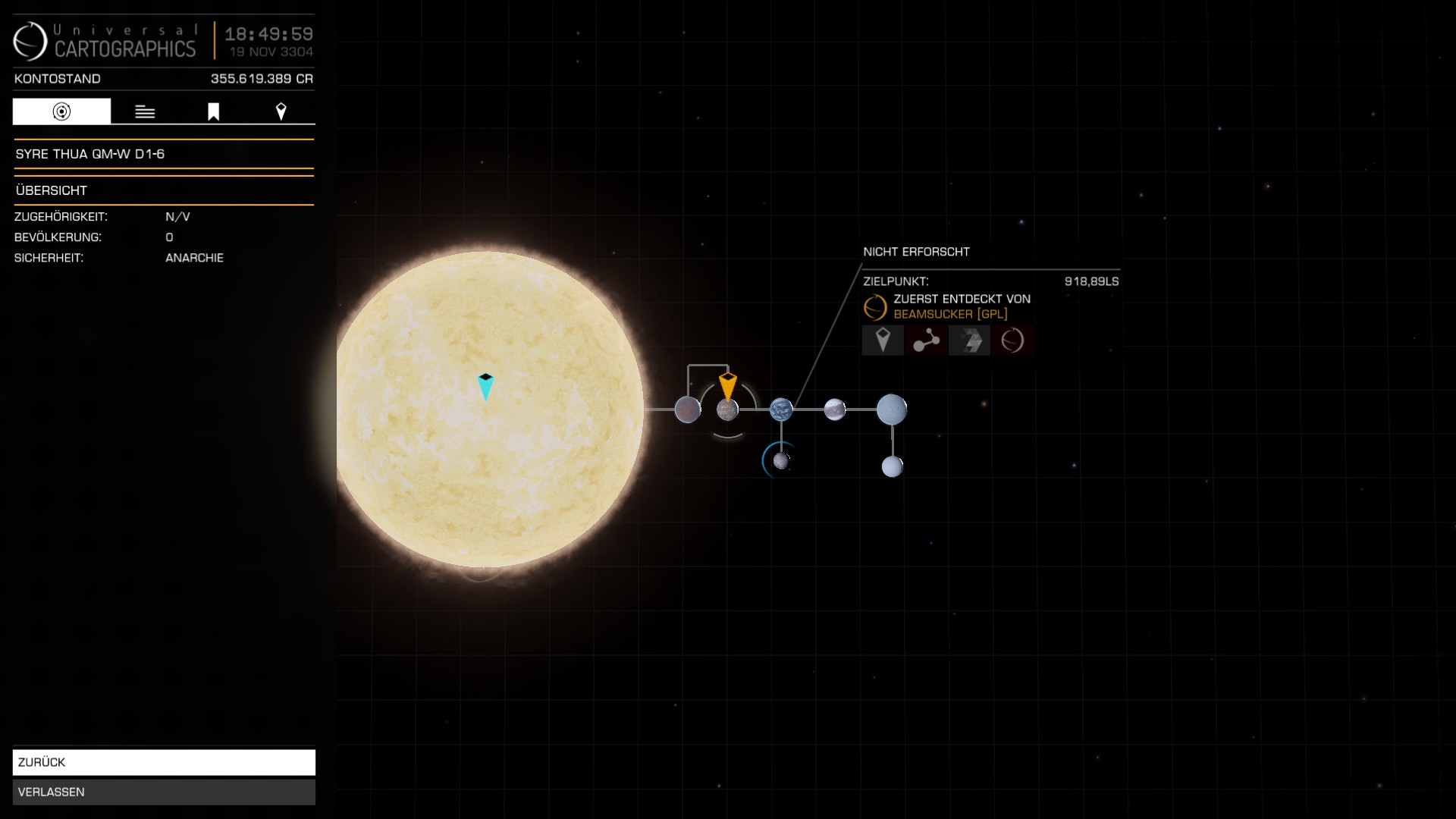Select the planet under the orange marker
The width and height of the screenshot is (1456, 819).
pos(727,410)
